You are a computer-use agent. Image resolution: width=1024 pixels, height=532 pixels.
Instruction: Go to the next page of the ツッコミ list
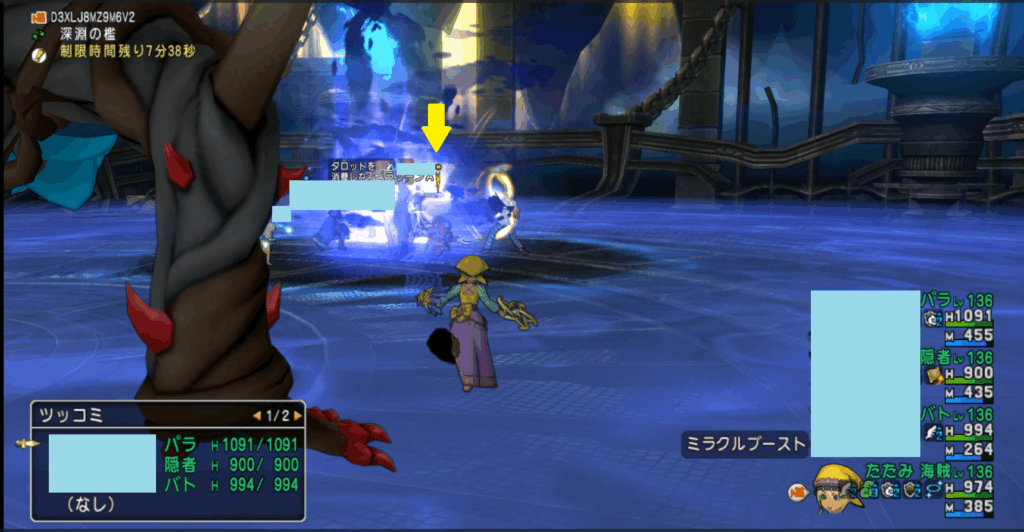click(294, 414)
